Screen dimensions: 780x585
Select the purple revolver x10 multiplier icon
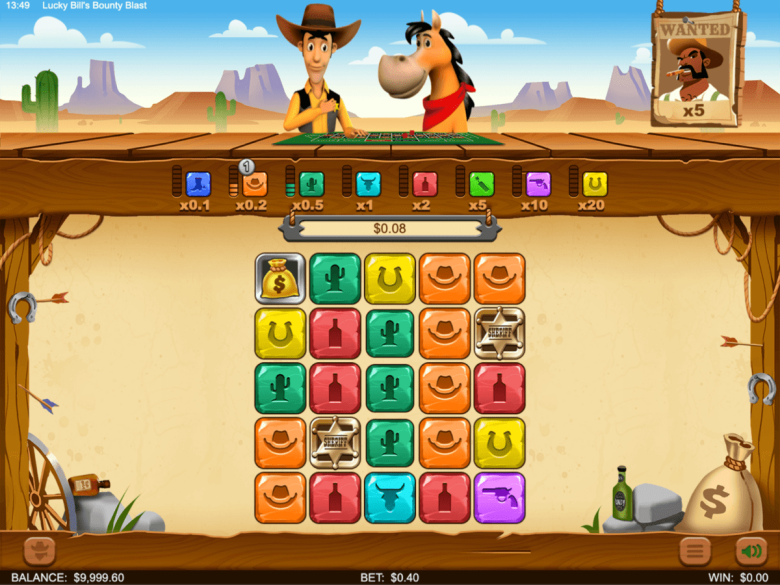point(538,184)
